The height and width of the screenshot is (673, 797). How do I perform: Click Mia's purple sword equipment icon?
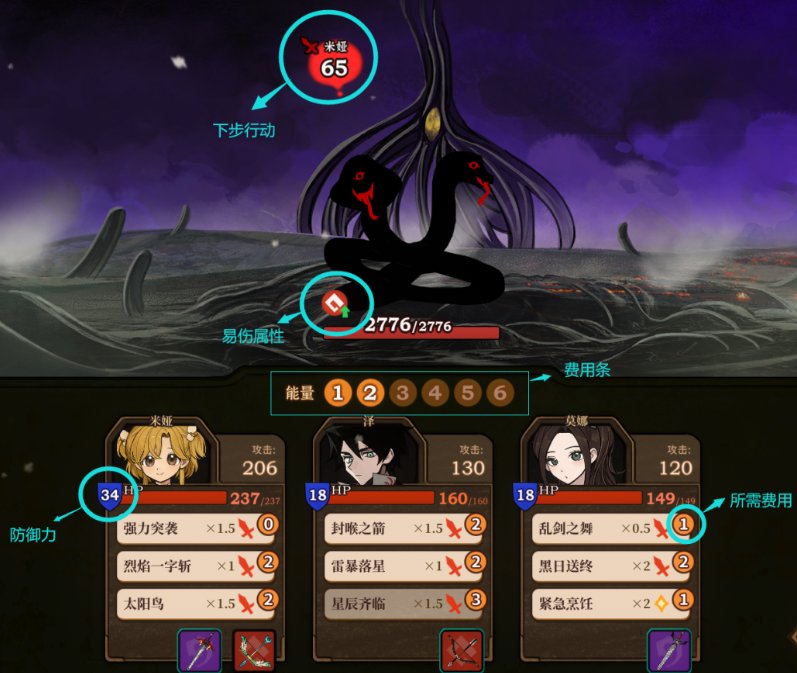point(199,650)
